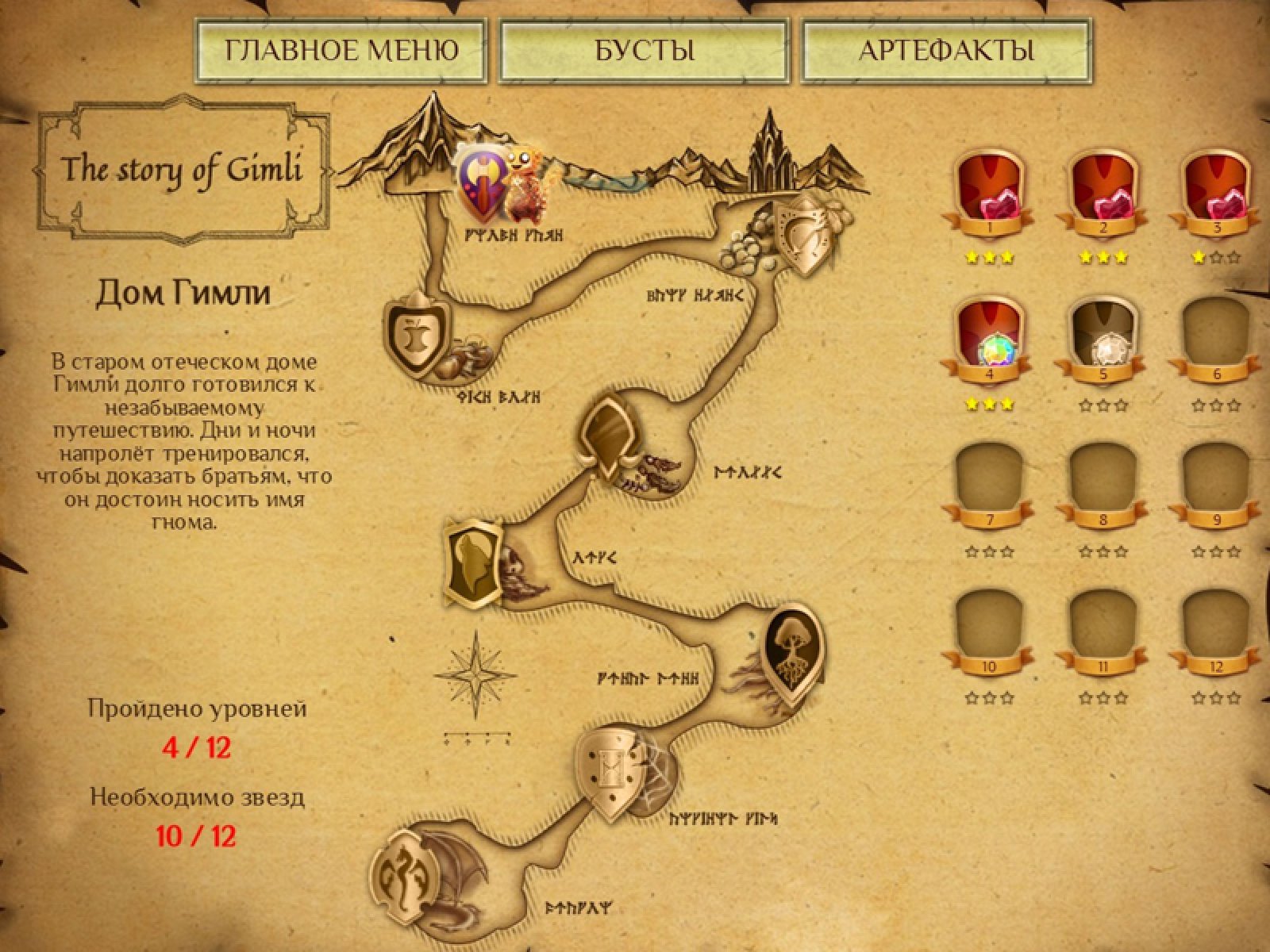1270x952 pixels.
Task: Open the БУСТЫ menu
Action: pyautogui.click(x=644, y=51)
